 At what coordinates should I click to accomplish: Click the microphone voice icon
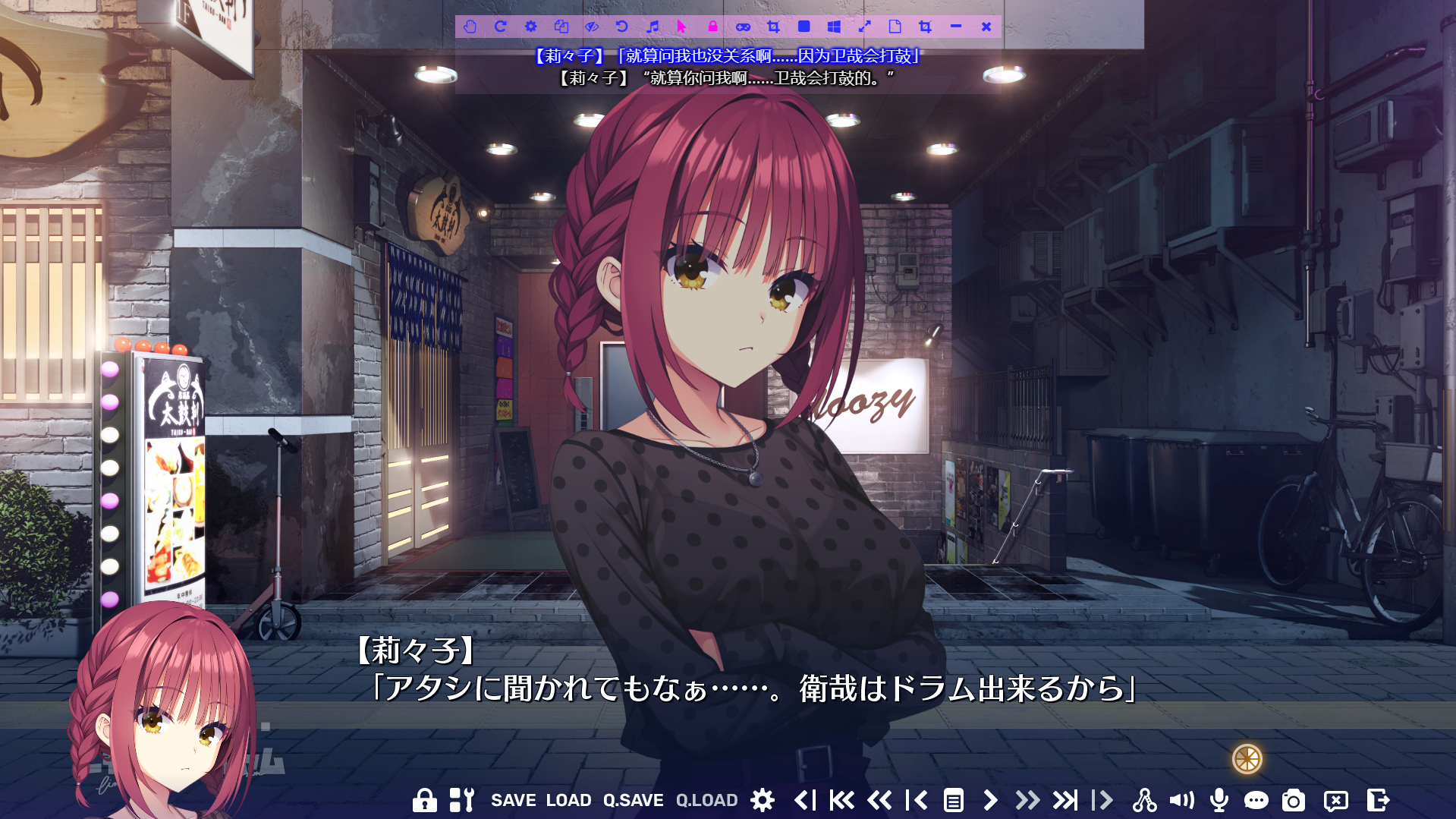tap(1219, 800)
